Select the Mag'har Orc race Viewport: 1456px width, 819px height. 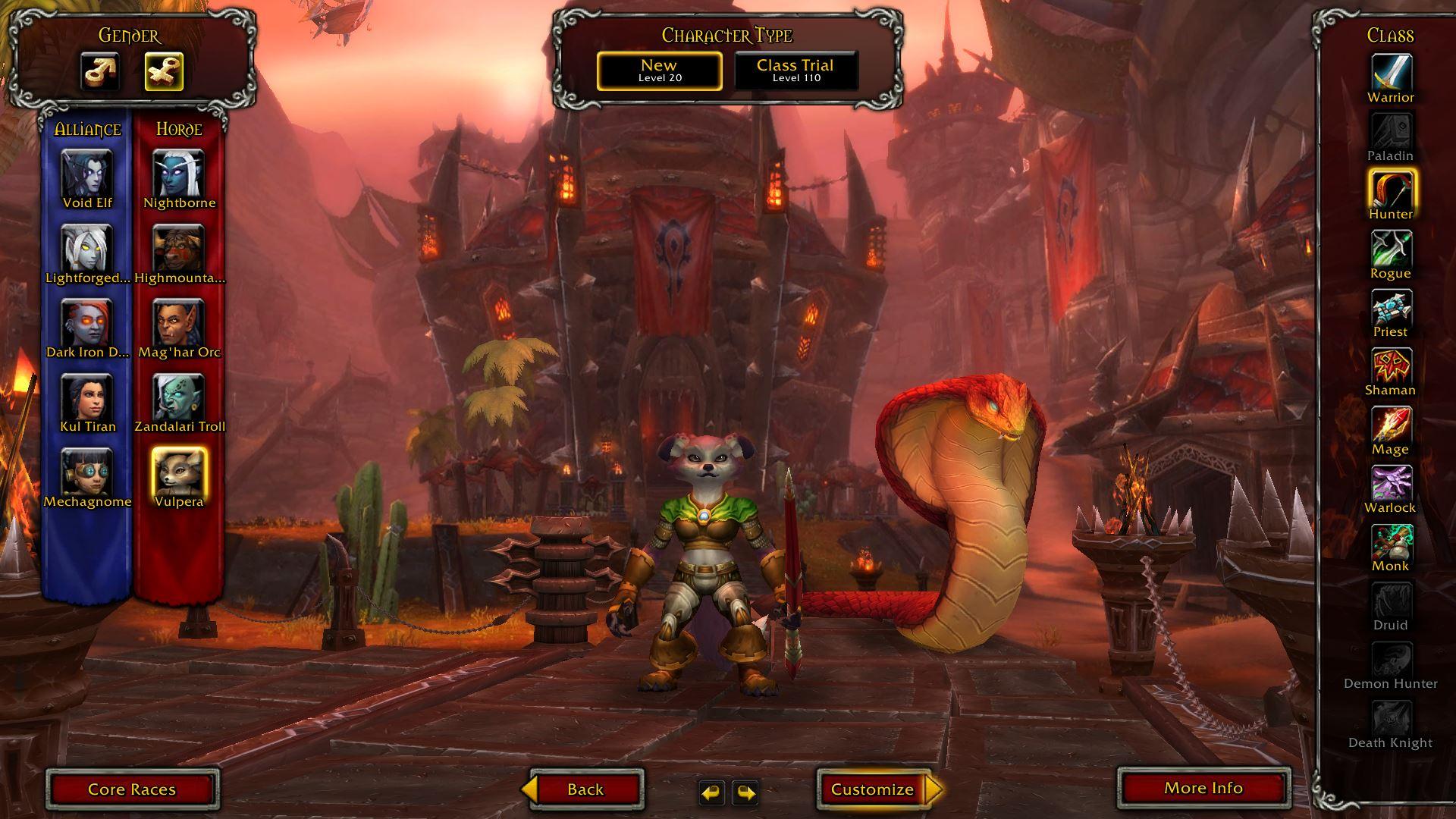pyautogui.click(x=179, y=322)
